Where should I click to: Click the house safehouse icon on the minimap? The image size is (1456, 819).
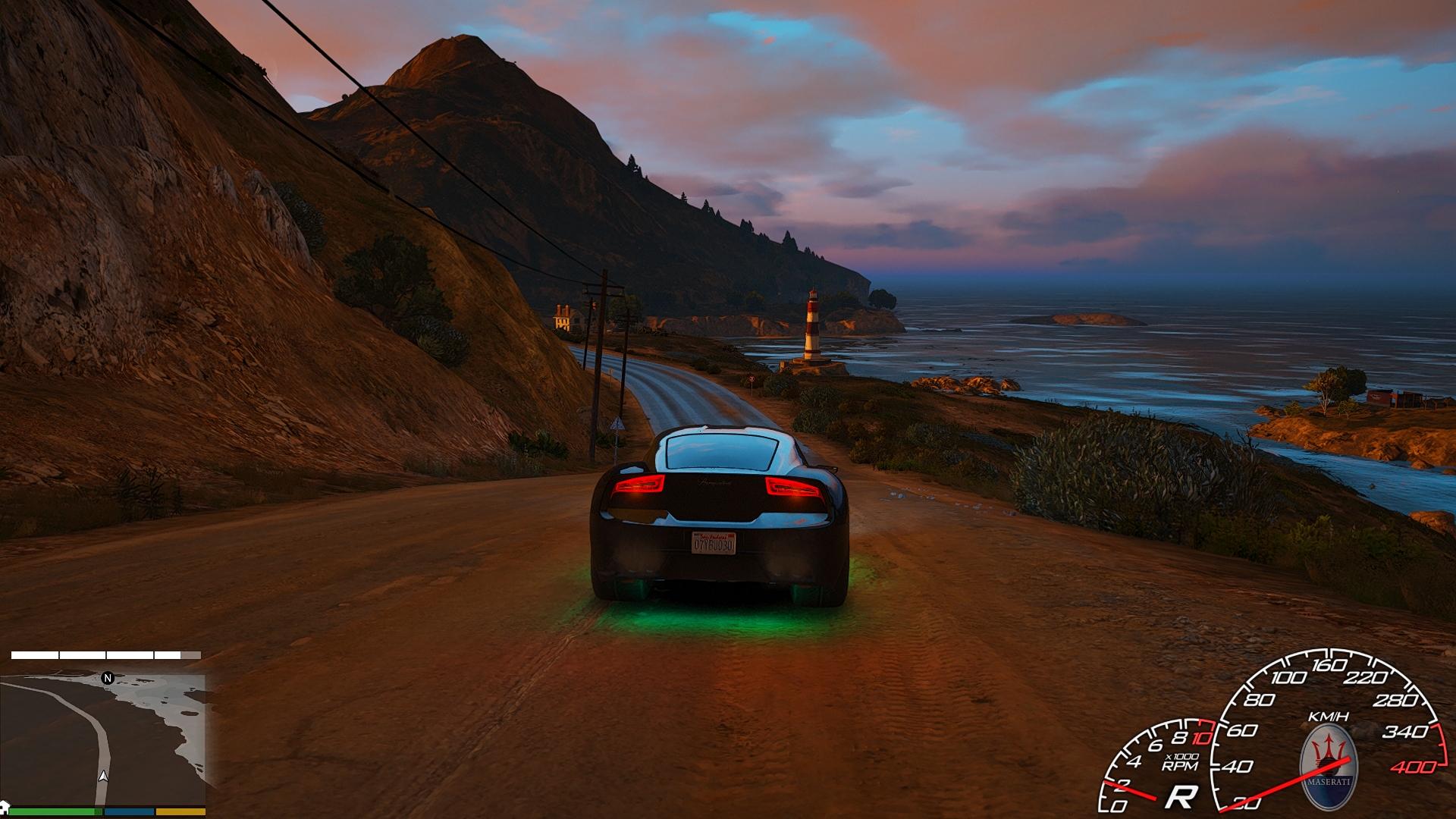(x=5, y=807)
